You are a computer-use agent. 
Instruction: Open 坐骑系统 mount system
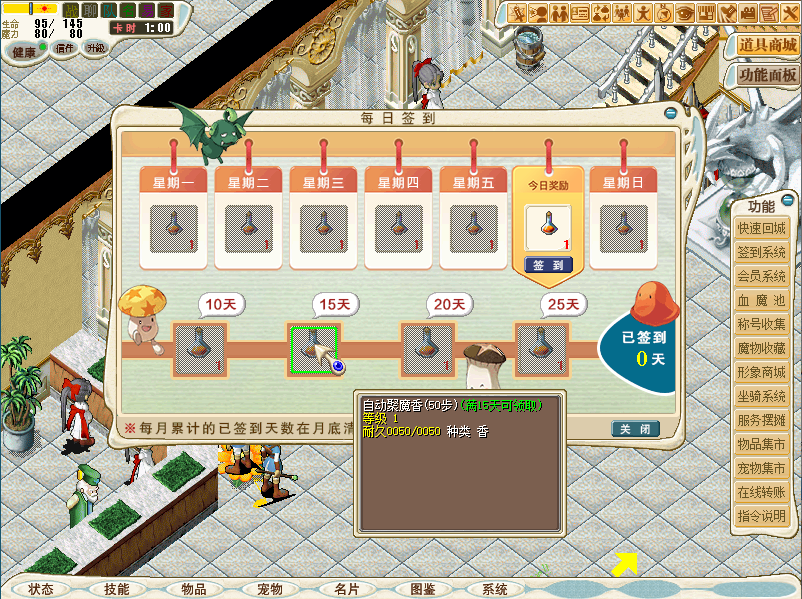[x=762, y=396]
